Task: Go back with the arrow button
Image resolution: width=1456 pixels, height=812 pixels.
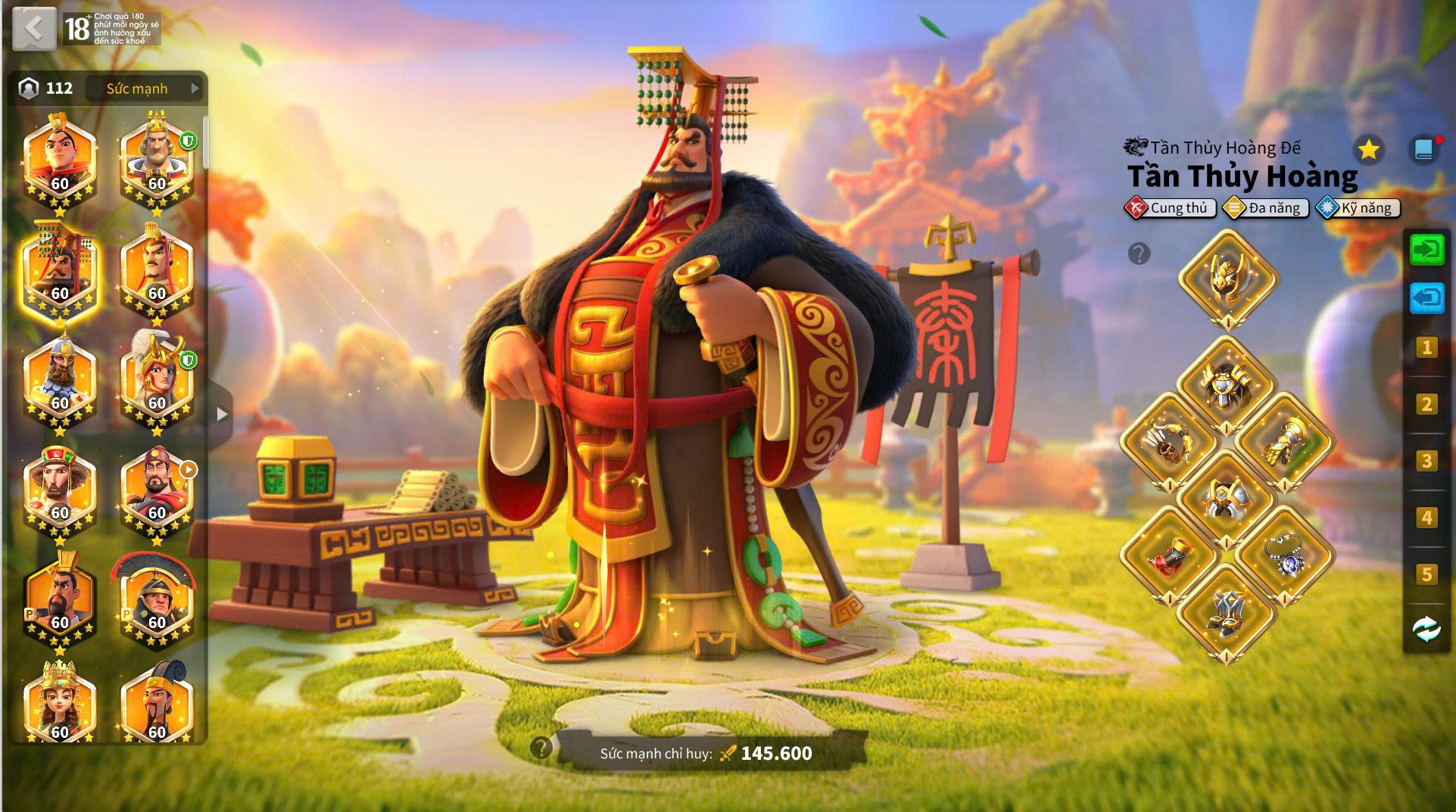Action: (34, 29)
